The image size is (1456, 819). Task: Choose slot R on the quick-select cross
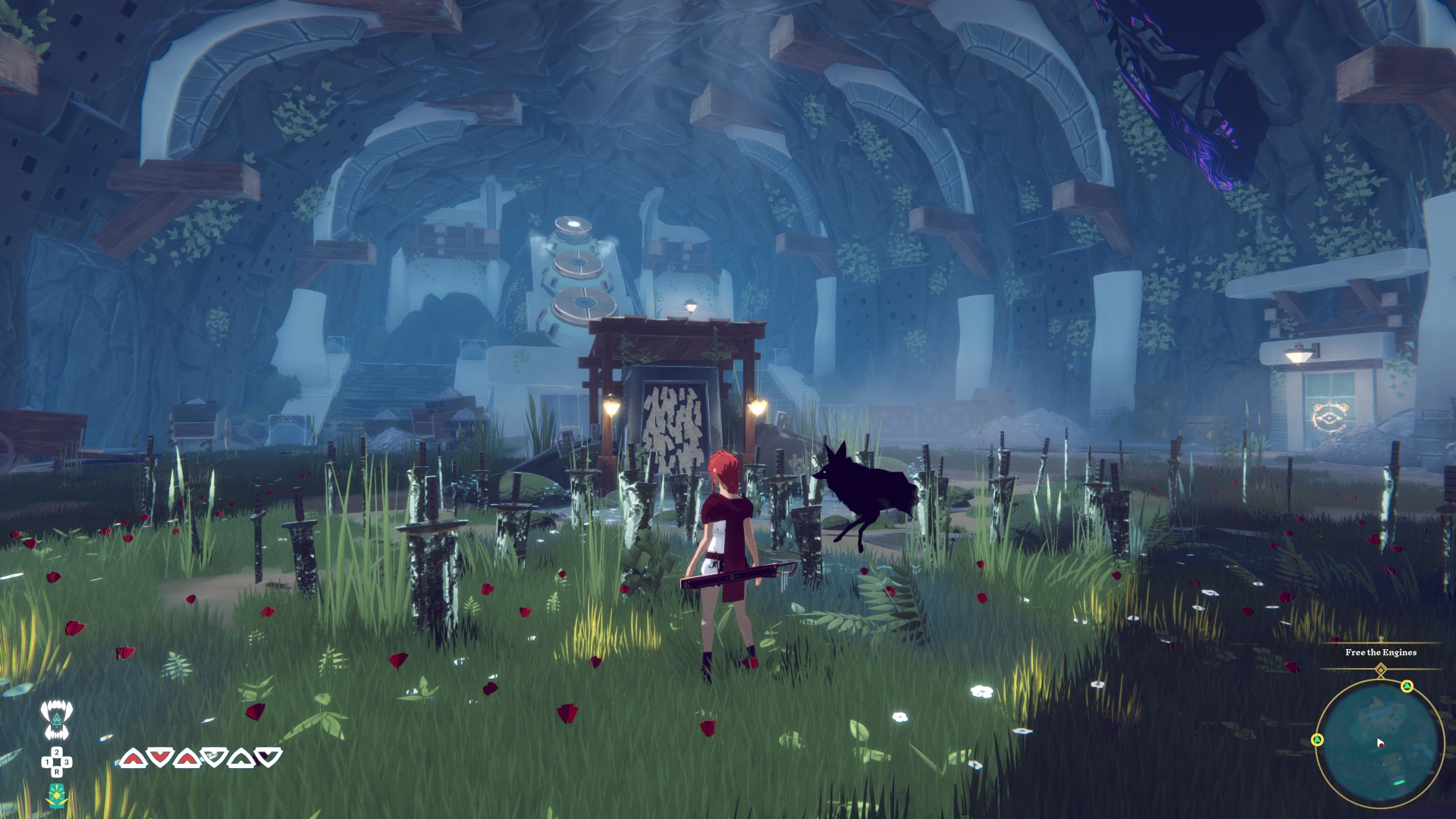(x=57, y=772)
